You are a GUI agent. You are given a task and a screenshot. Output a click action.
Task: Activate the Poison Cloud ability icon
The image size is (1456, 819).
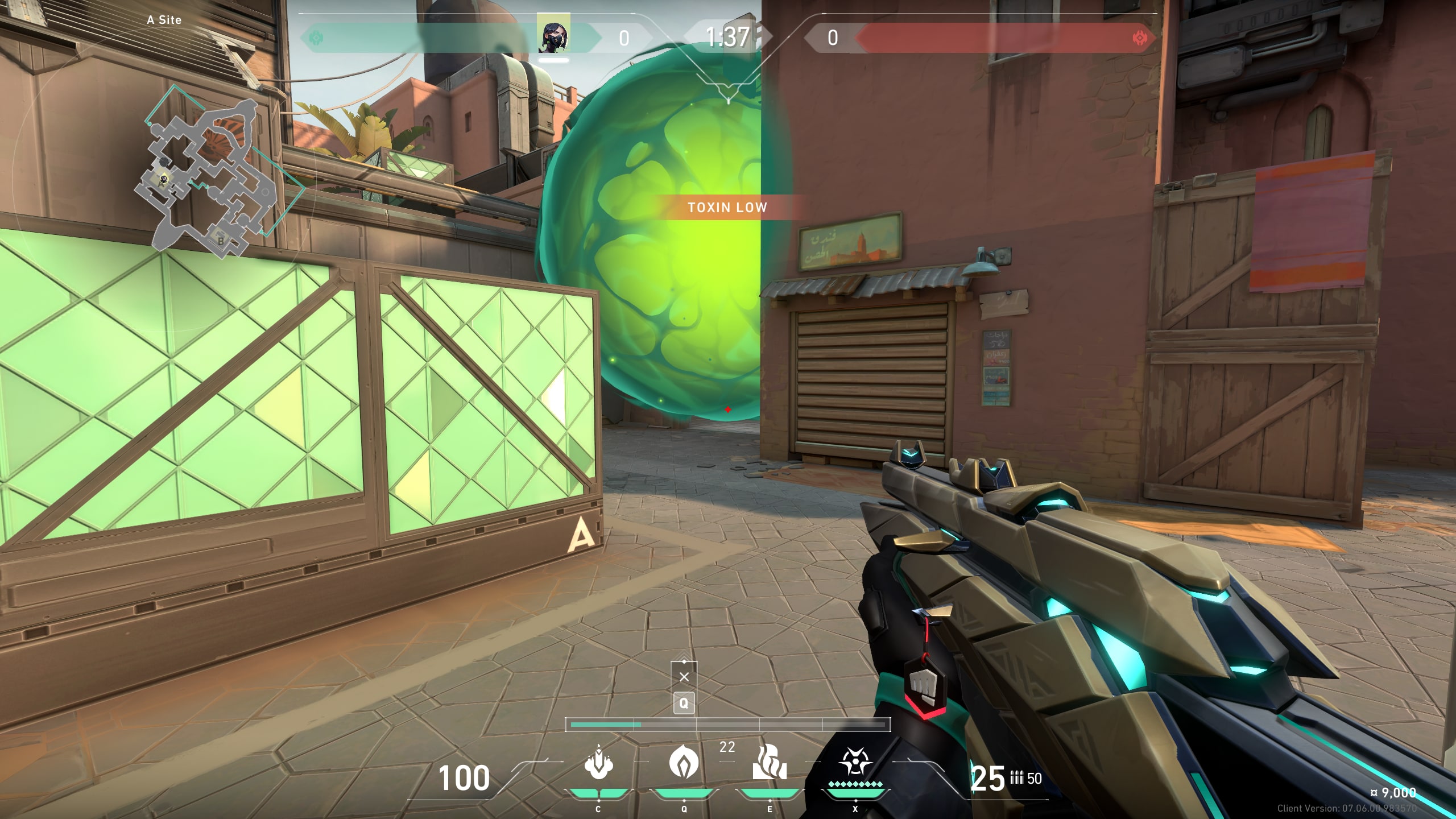pyautogui.click(x=684, y=762)
